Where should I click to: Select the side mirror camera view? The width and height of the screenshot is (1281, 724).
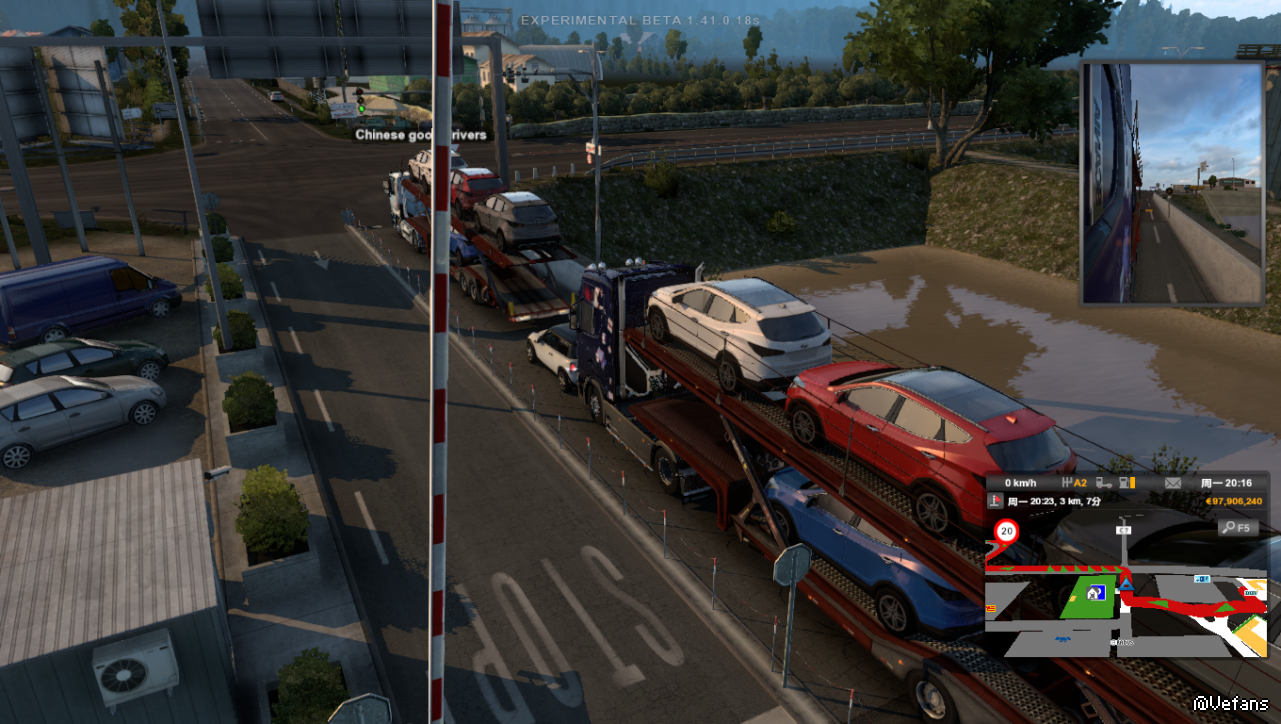coord(1172,183)
